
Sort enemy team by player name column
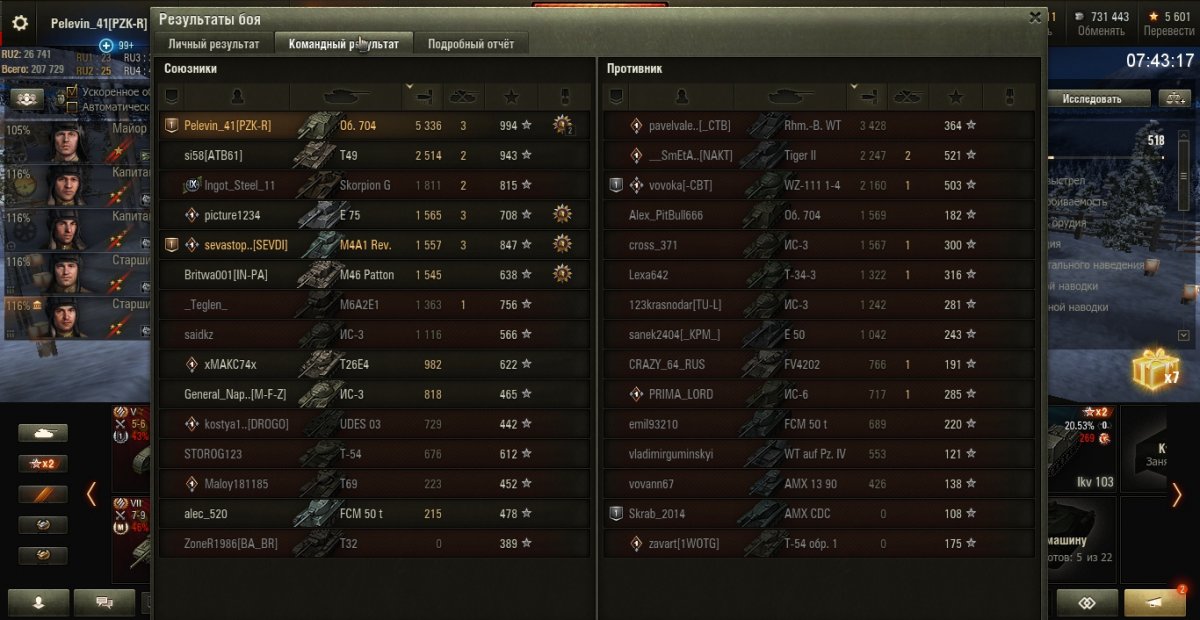[682, 97]
